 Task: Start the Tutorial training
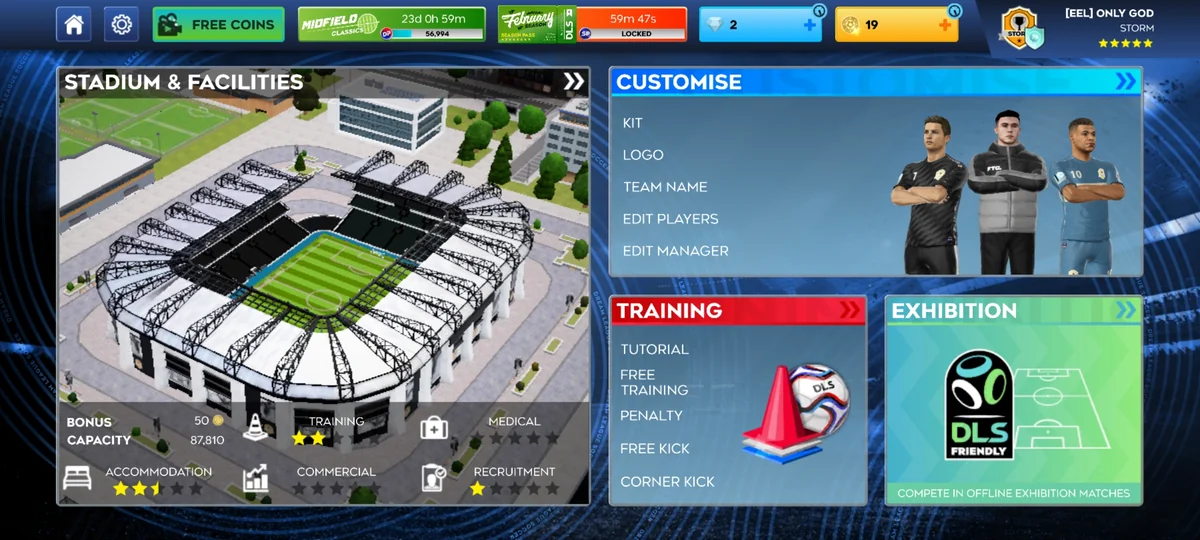point(654,349)
